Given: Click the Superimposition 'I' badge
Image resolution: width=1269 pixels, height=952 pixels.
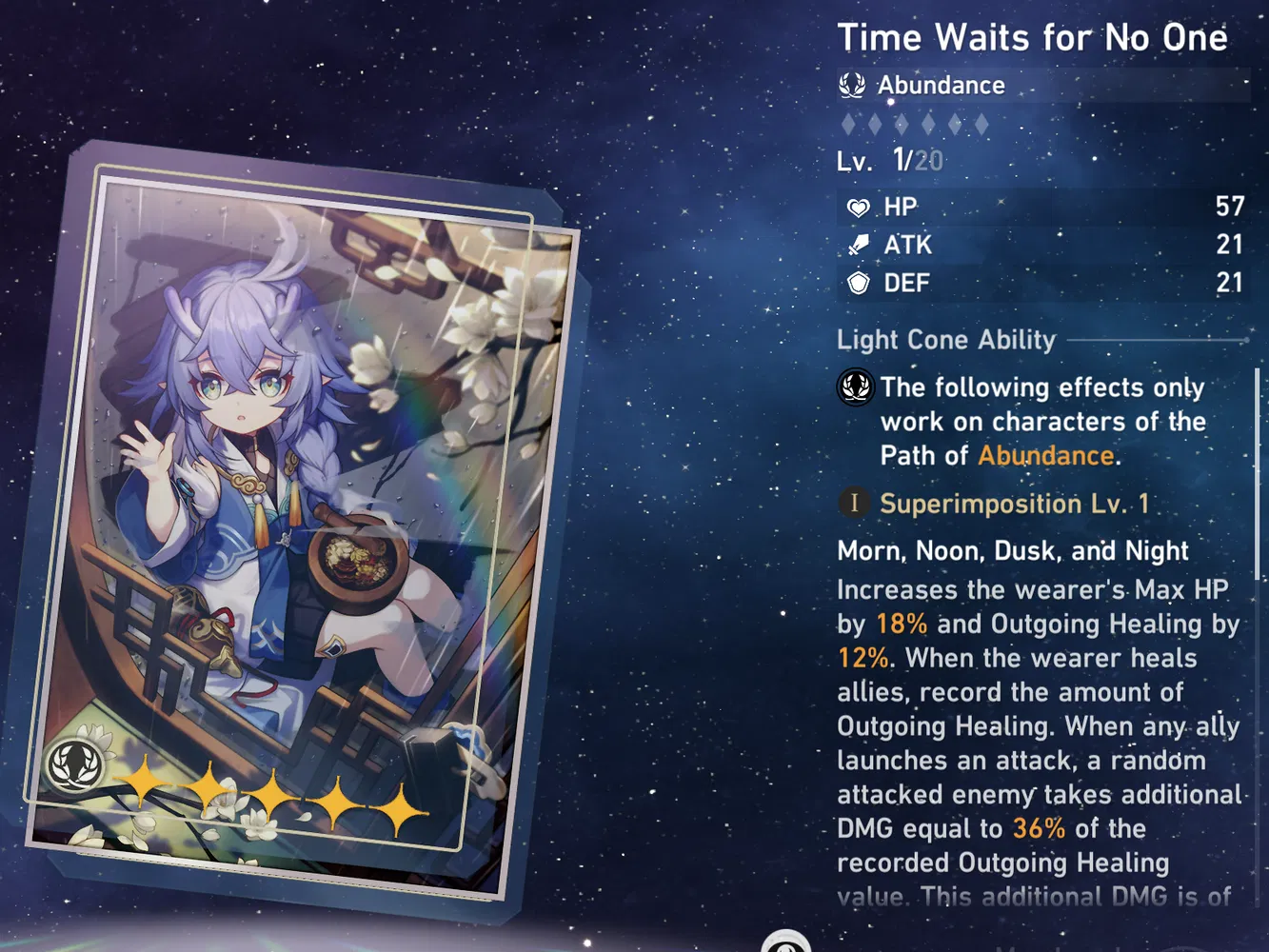Looking at the screenshot, I should point(854,504).
